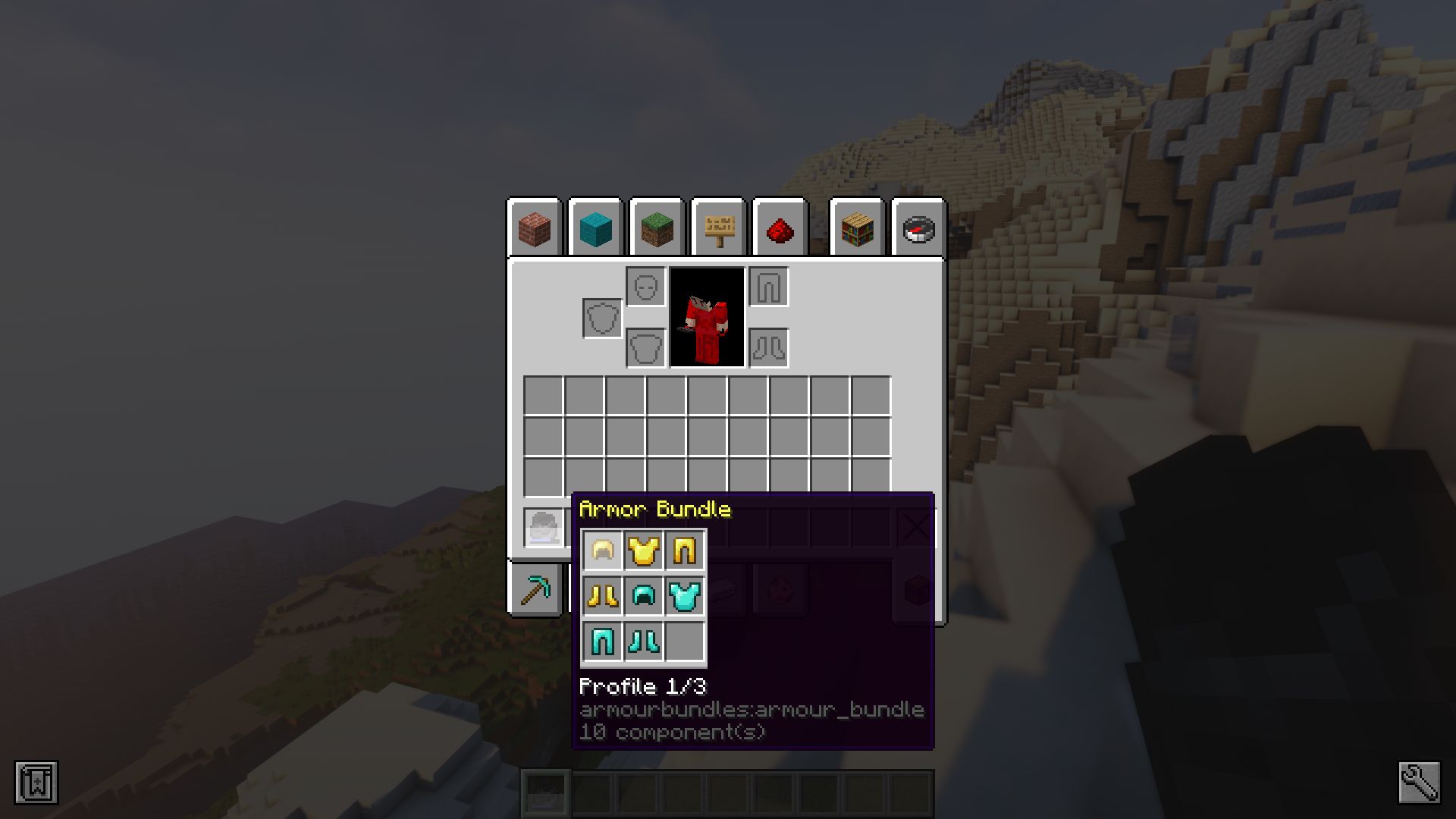Switch to the pickaxe Tools tab
The image size is (1456, 819).
pyautogui.click(x=535, y=591)
